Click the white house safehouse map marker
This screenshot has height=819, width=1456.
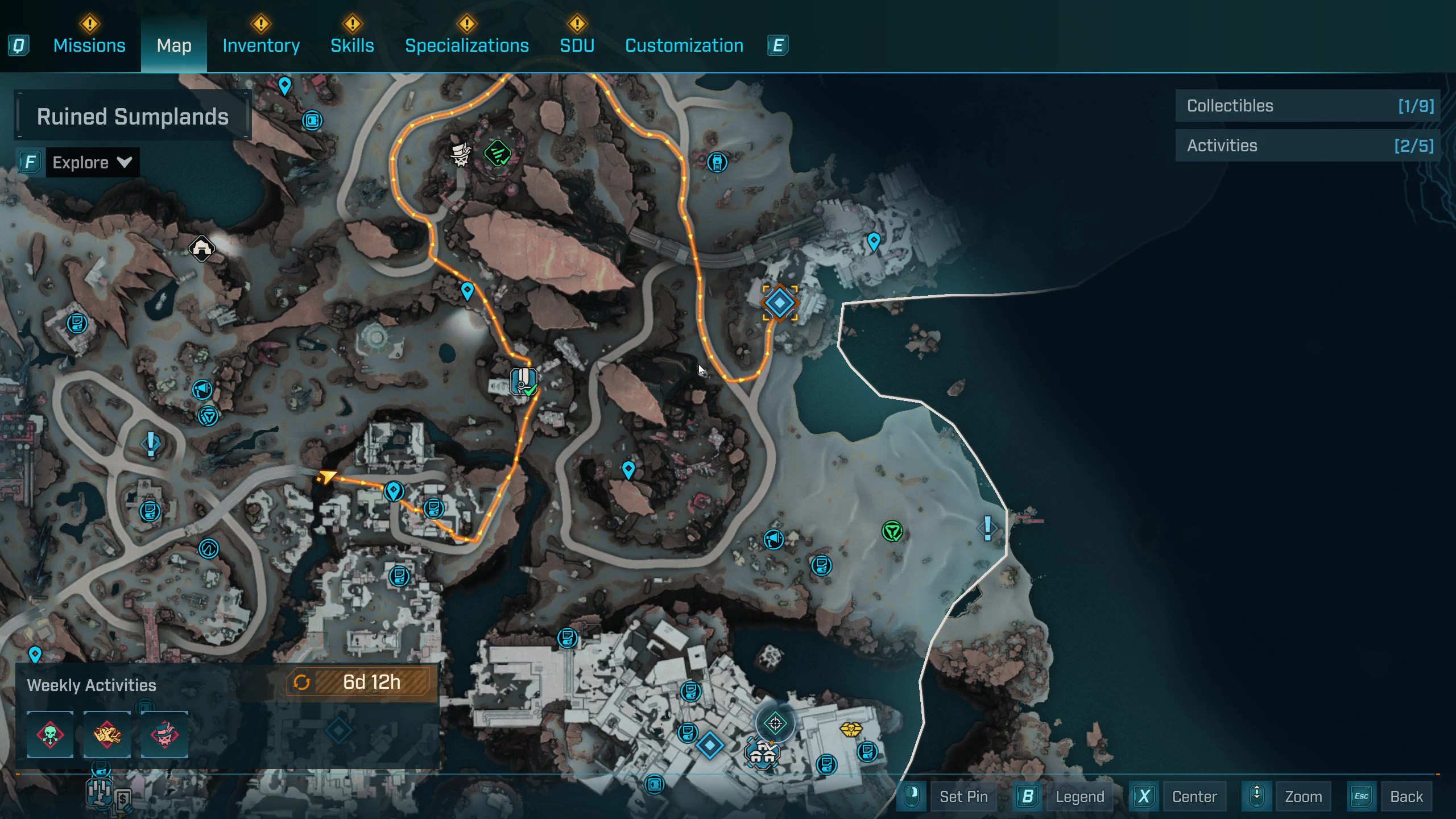pyautogui.click(x=202, y=249)
